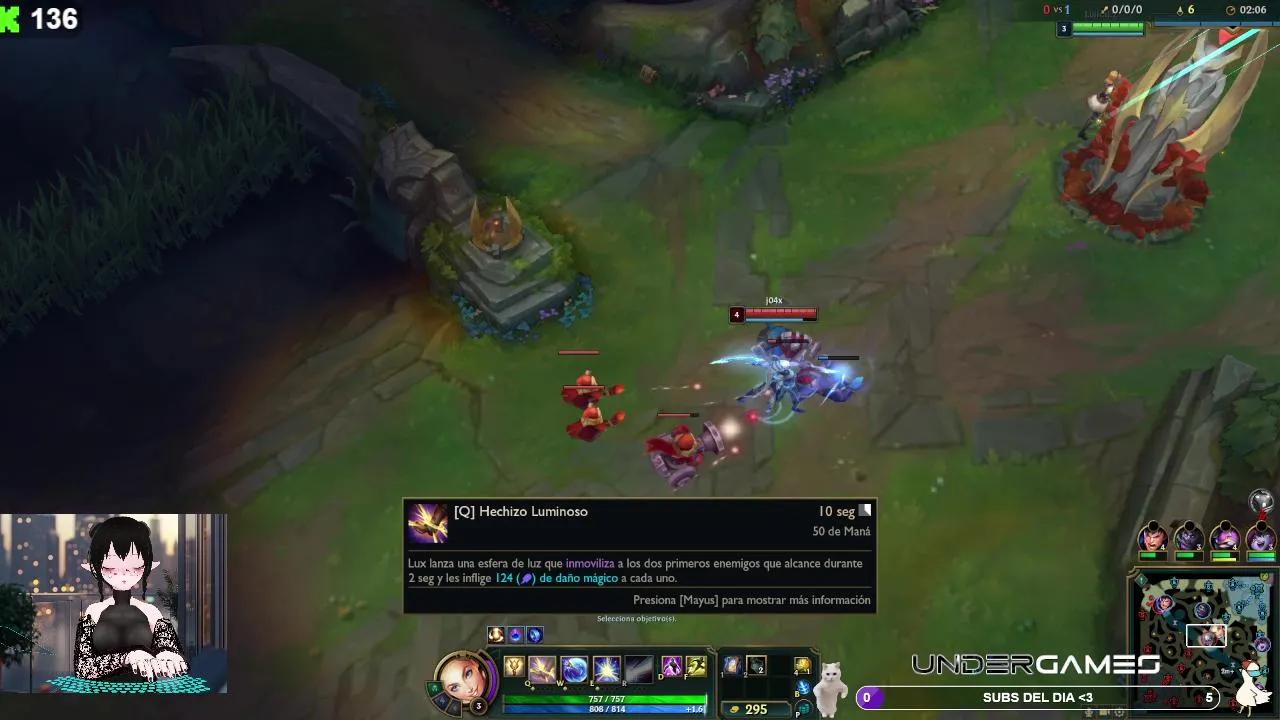Click the 02:06 game timer
The height and width of the screenshot is (720, 1280).
click(x=1252, y=8)
